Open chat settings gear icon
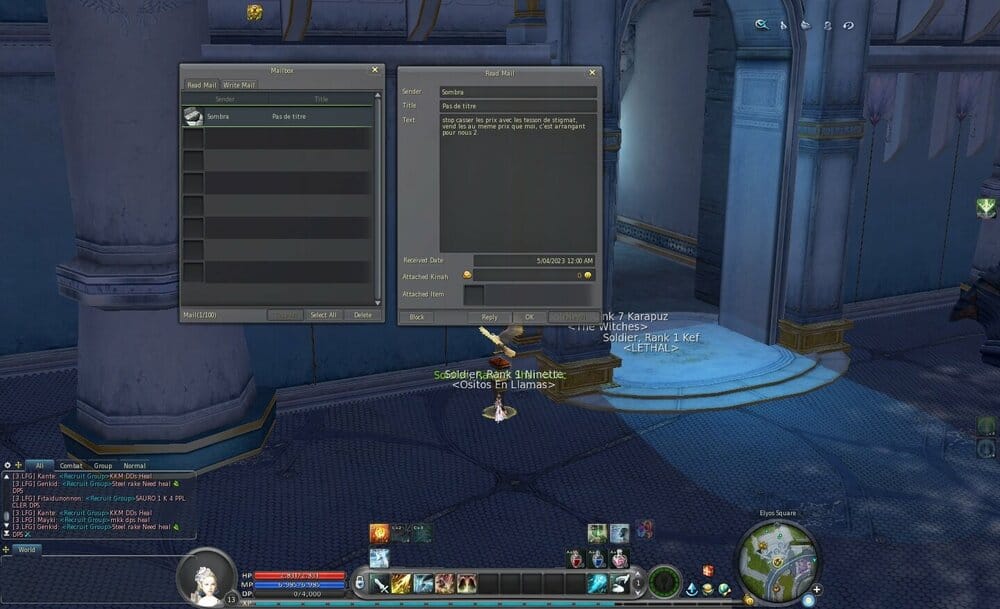This screenshot has height=609, width=1000. (7, 465)
